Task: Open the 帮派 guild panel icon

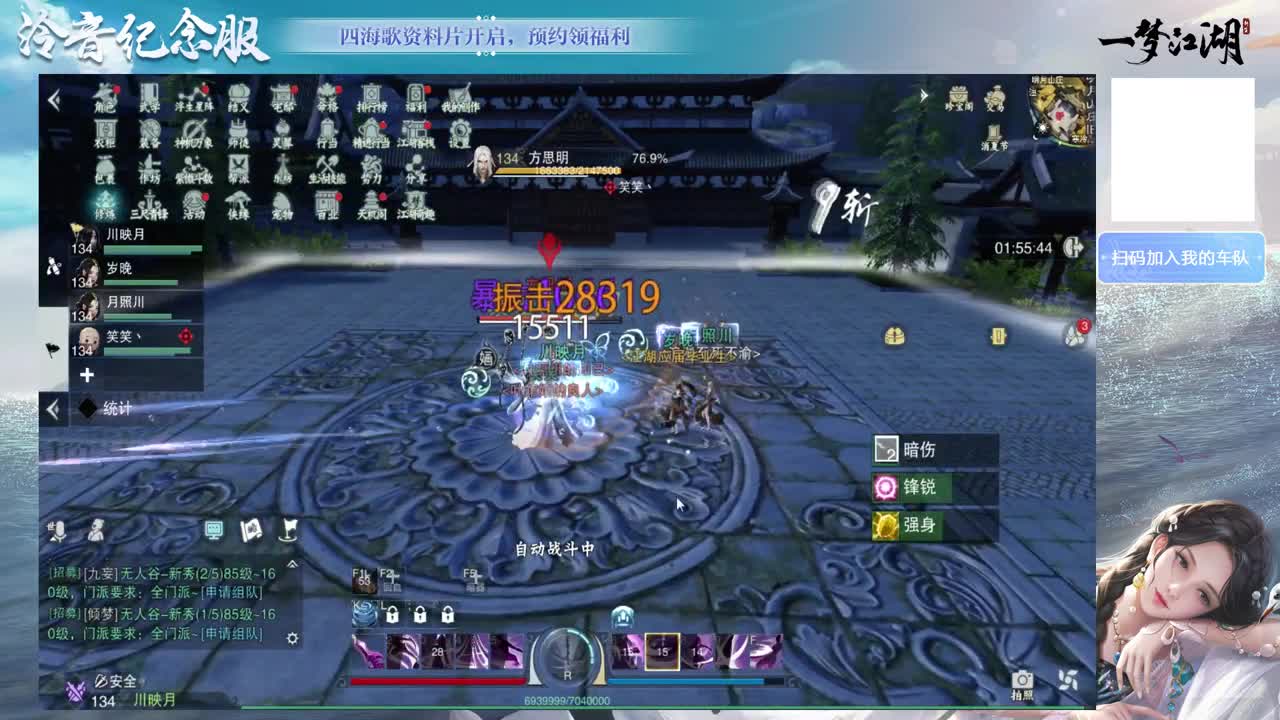Action: (x=240, y=168)
